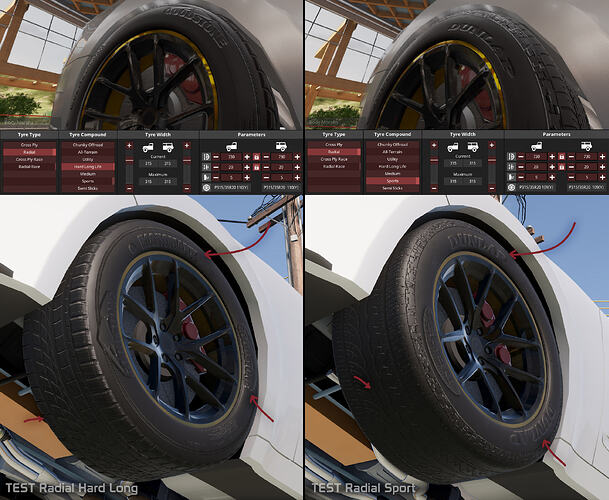This screenshot has height=500, width=609.
Task: Select the highlighted Sports tyre compound
Action: pos(391,180)
